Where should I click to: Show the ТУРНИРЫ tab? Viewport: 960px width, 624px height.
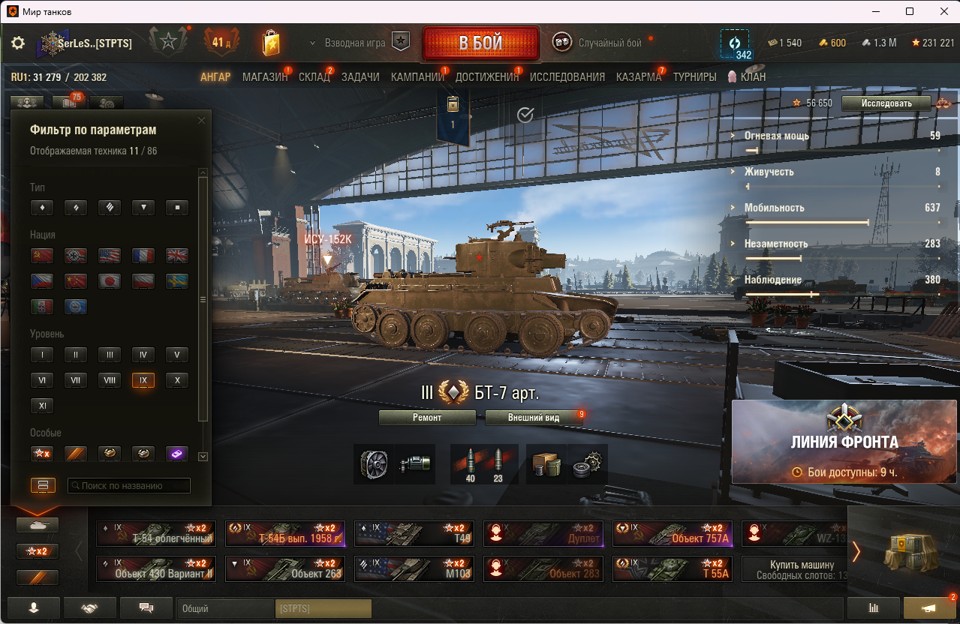(x=694, y=77)
